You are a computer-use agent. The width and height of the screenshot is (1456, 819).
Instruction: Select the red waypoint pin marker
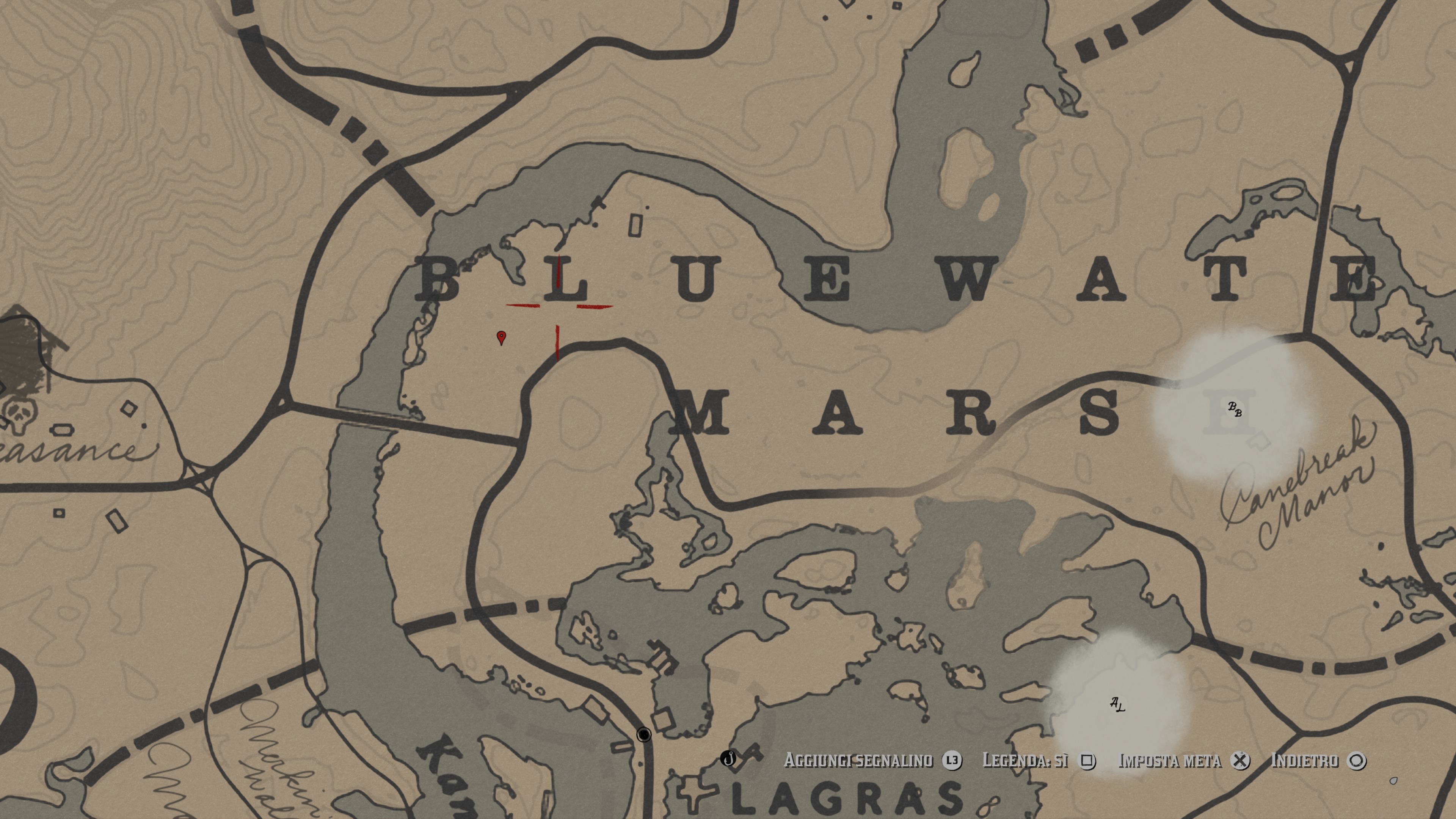[501, 337]
